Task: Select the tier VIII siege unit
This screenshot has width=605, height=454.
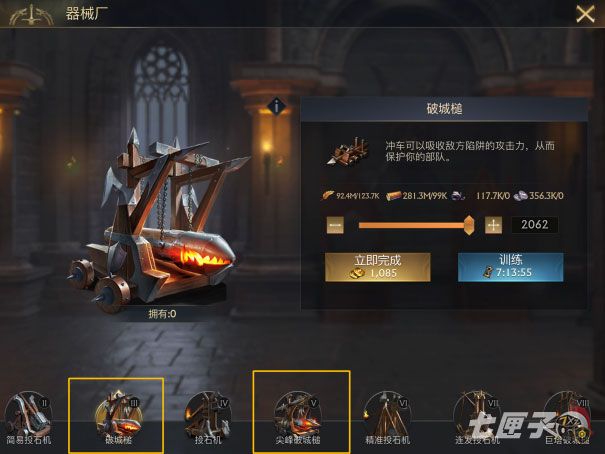Action: pos(566,415)
